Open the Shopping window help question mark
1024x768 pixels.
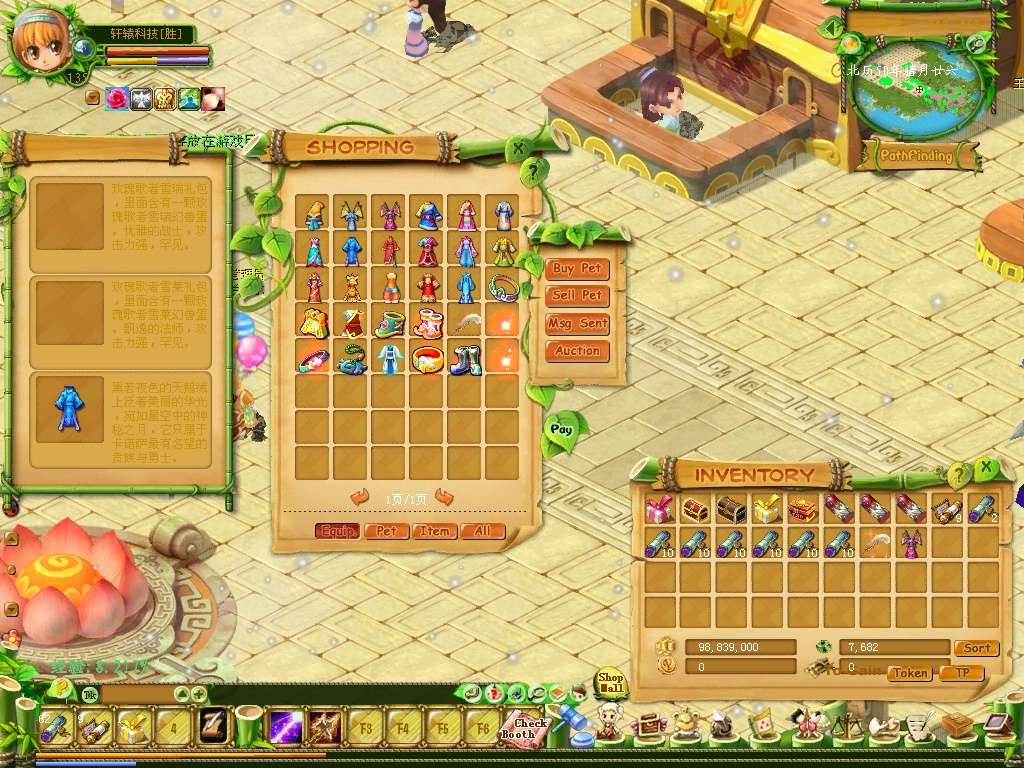(x=535, y=168)
